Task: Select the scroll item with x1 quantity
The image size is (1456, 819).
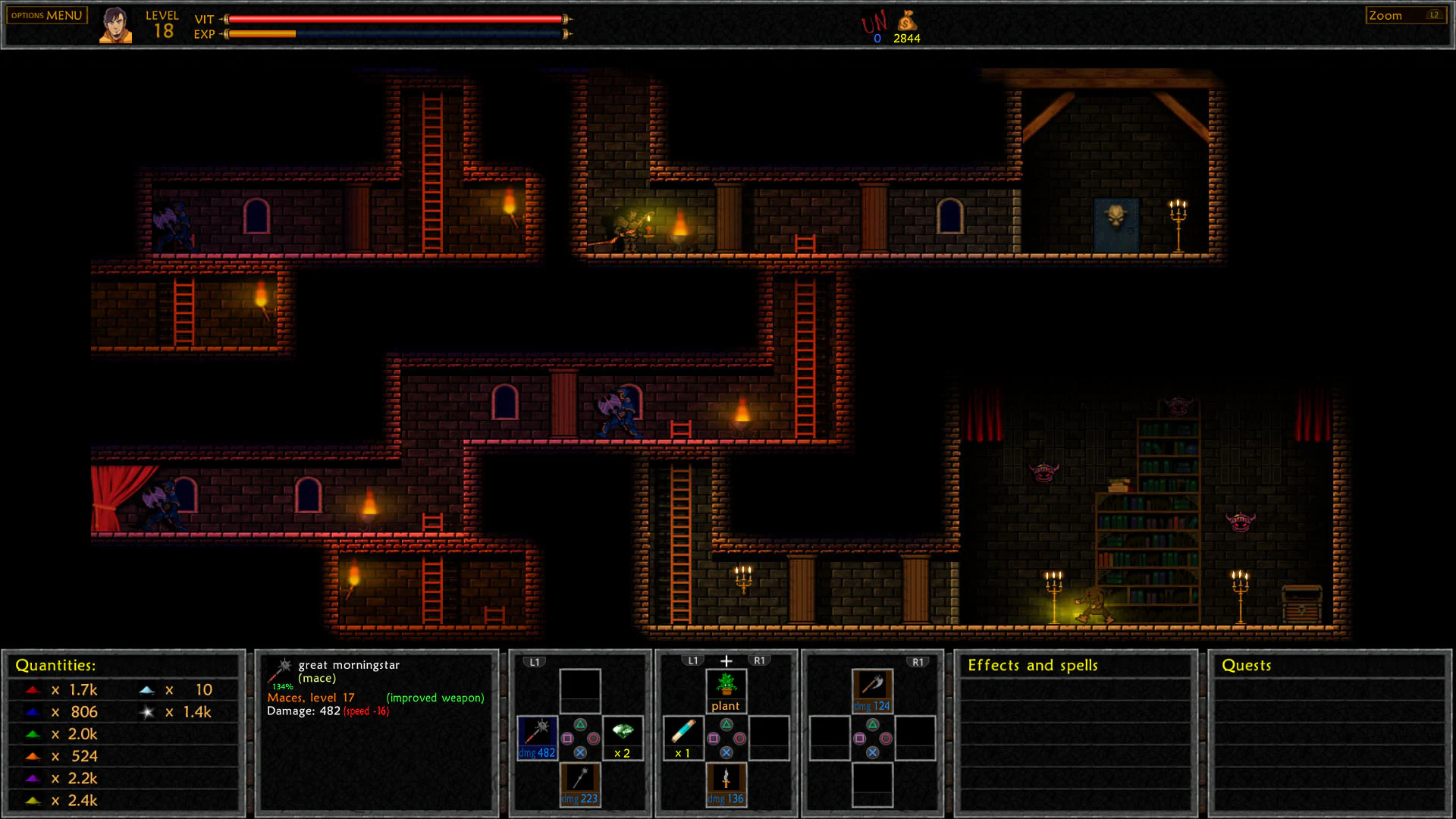Action: pos(683,732)
